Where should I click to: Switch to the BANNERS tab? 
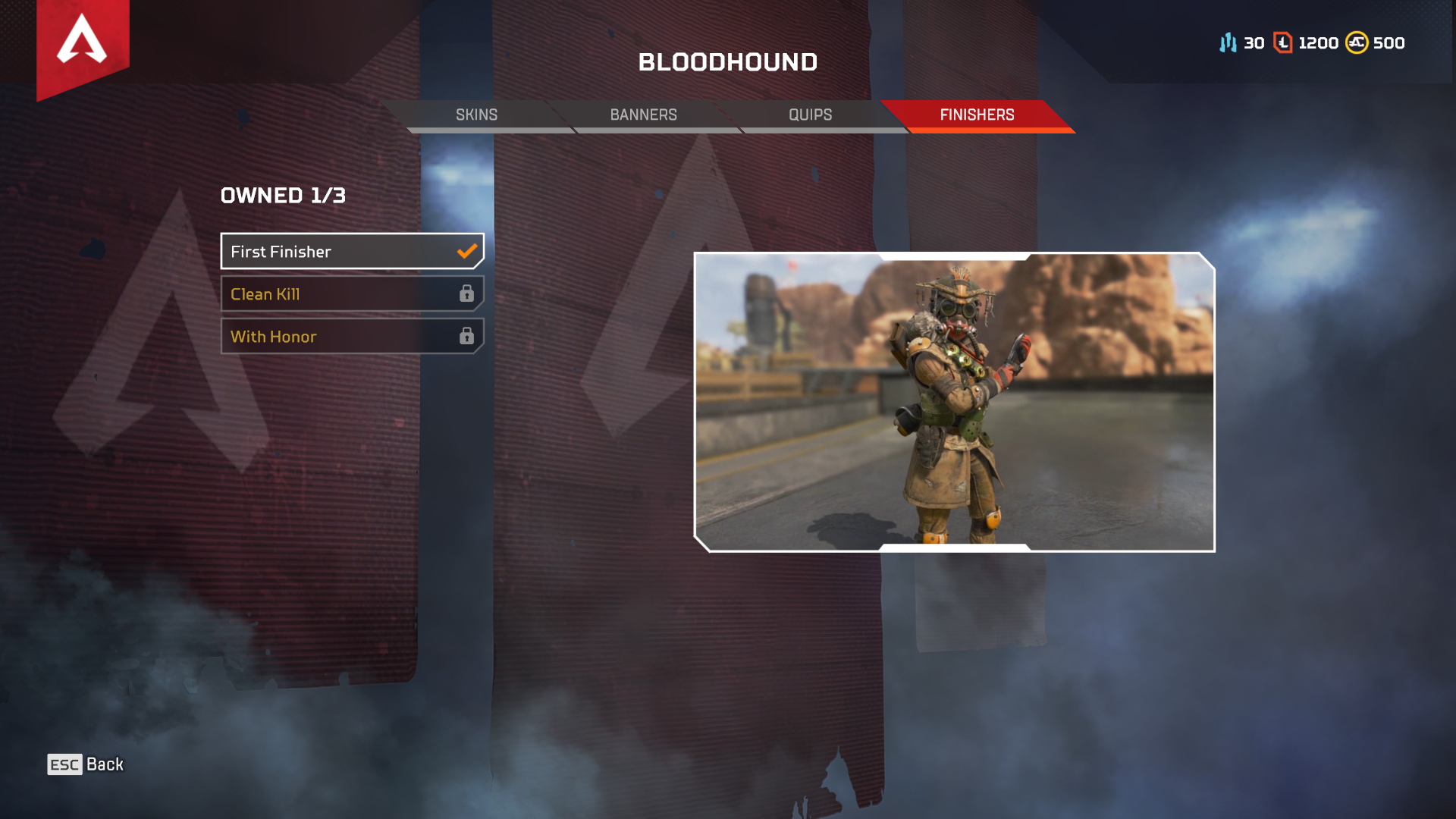click(643, 115)
